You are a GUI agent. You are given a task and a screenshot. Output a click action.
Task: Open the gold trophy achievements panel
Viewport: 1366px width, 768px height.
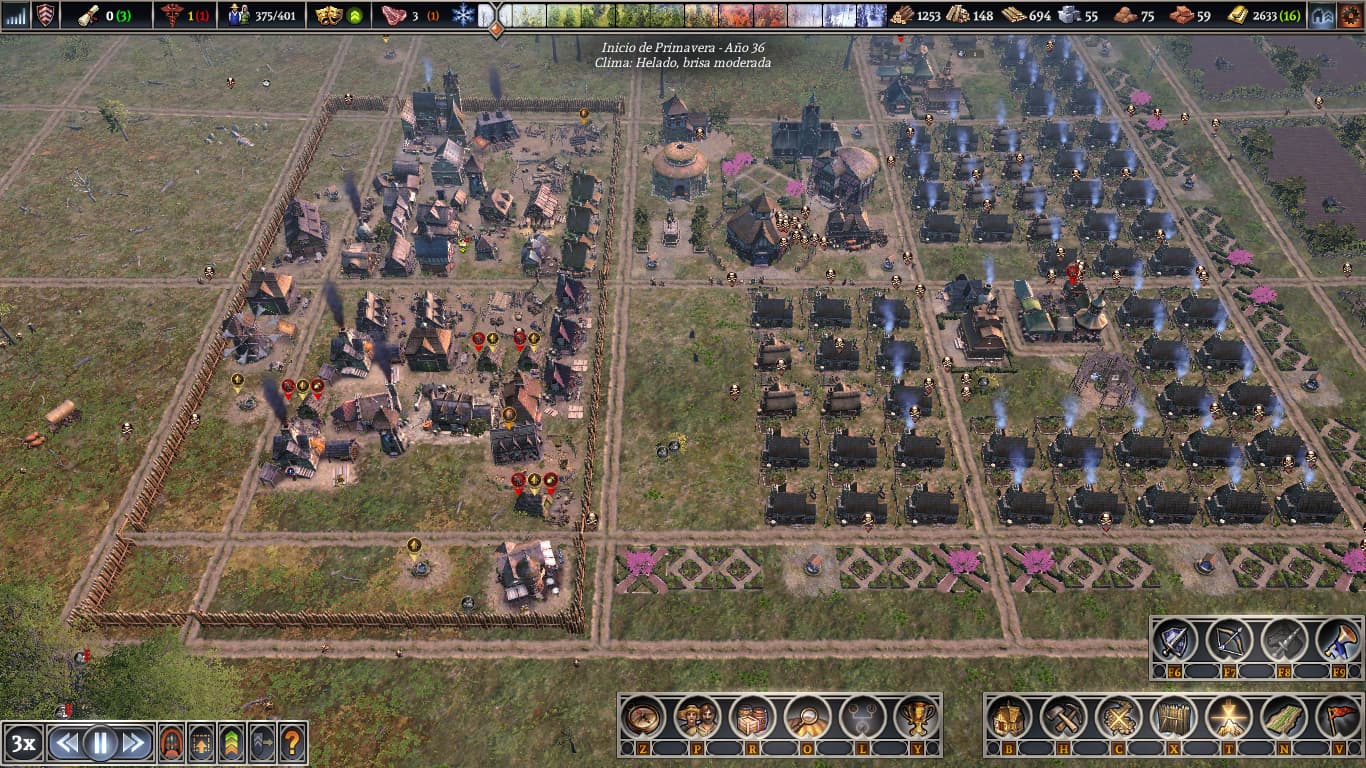[914, 716]
